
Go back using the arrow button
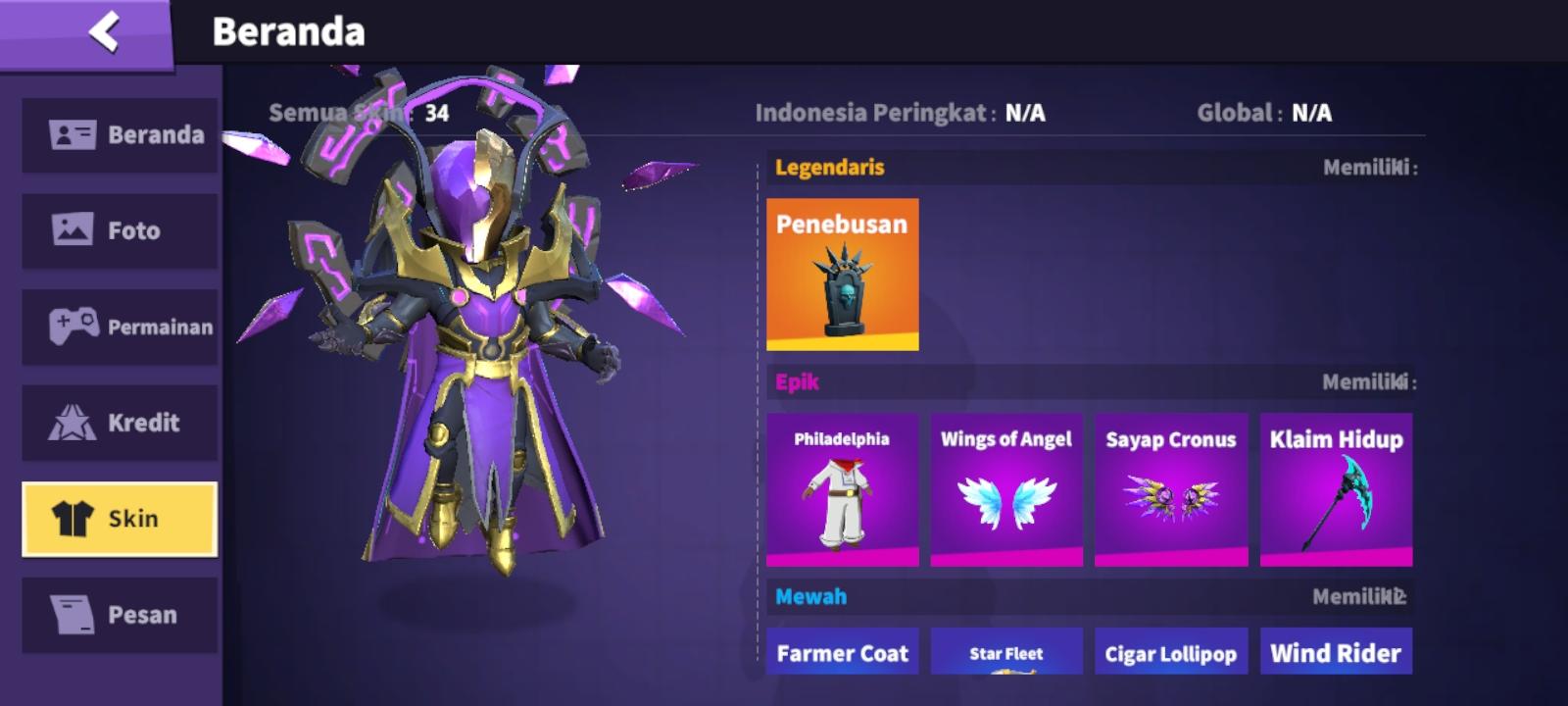pyautogui.click(x=103, y=31)
